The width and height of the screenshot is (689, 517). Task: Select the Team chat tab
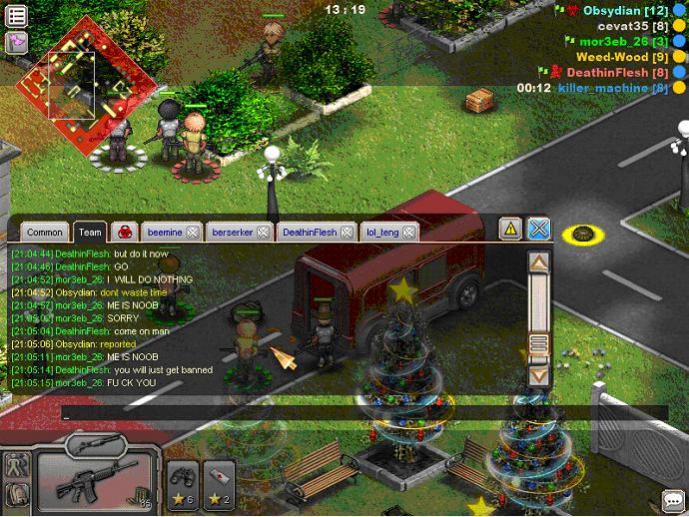[x=90, y=232]
